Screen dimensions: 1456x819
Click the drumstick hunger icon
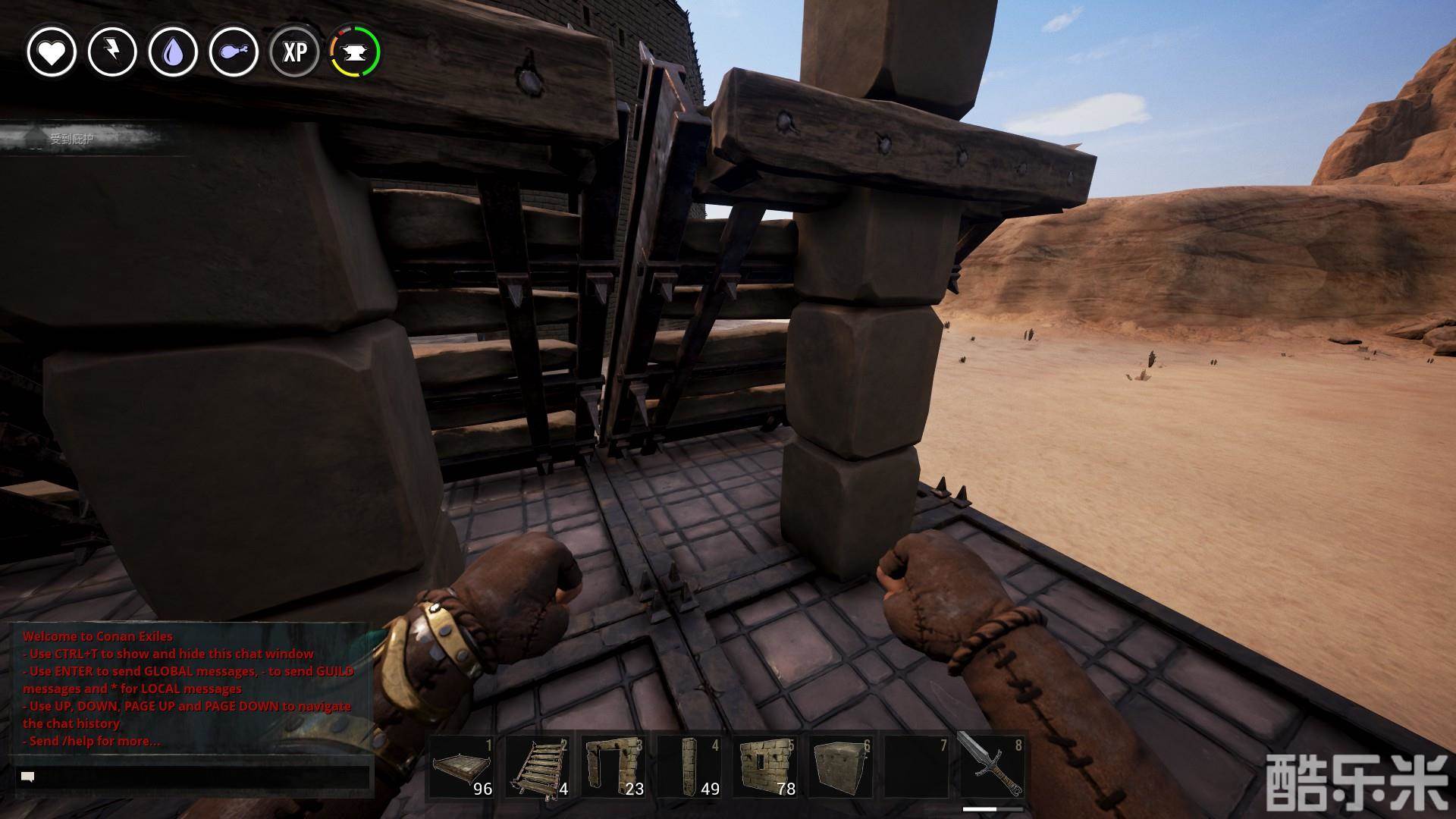(234, 52)
